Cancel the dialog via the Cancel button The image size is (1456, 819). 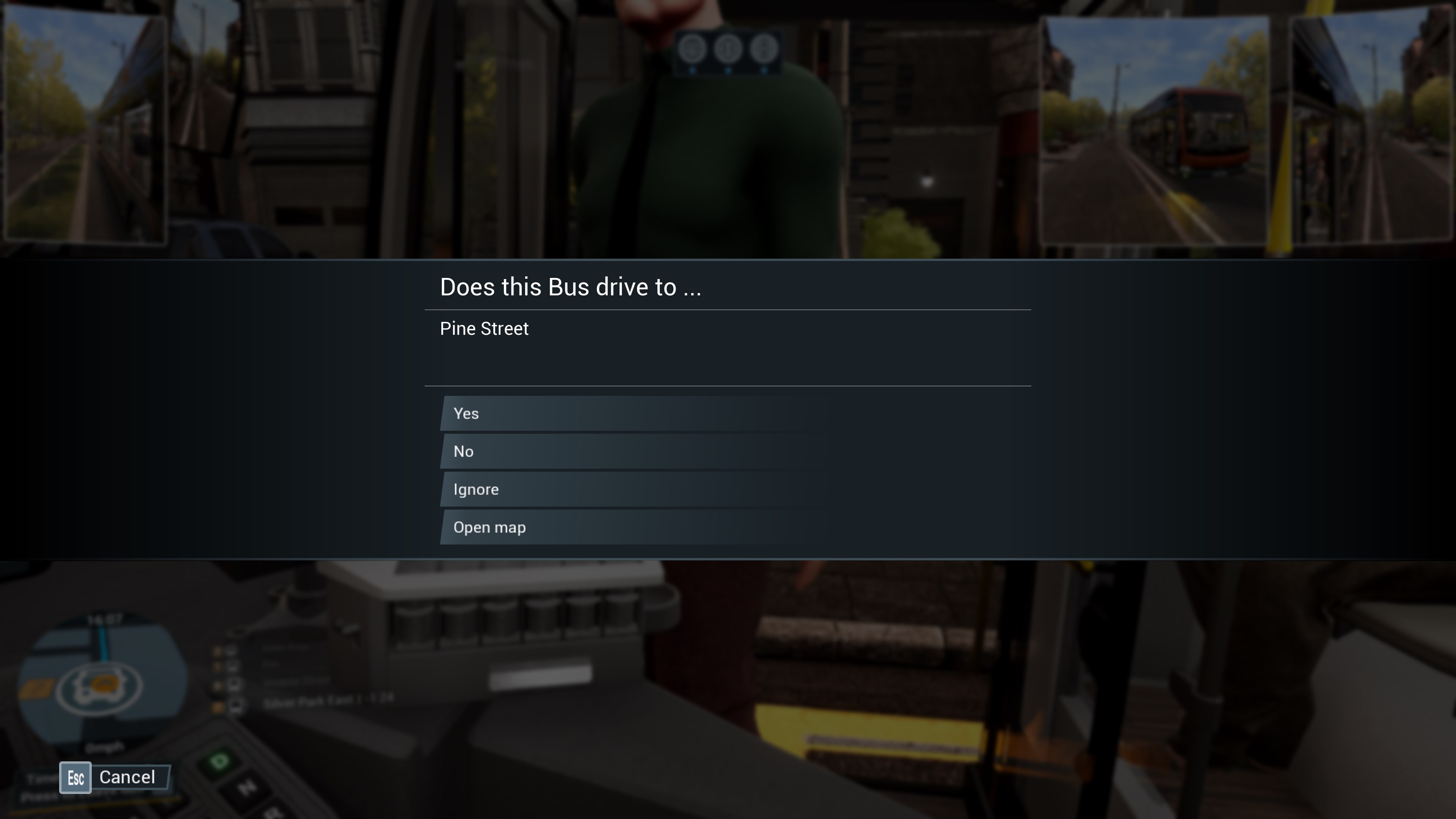pyautogui.click(x=128, y=777)
